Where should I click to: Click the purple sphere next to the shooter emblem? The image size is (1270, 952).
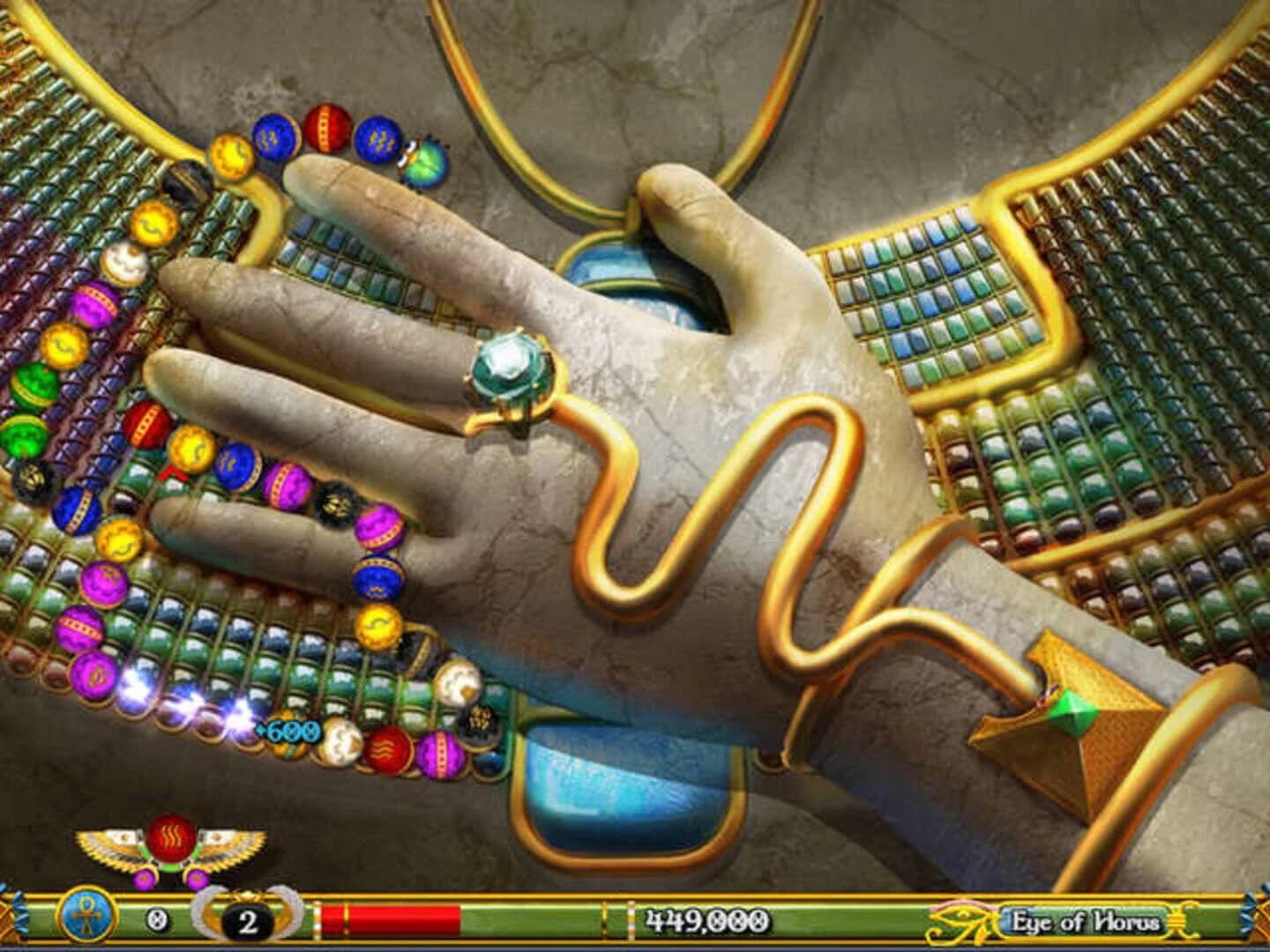click(x=196, y=879)
